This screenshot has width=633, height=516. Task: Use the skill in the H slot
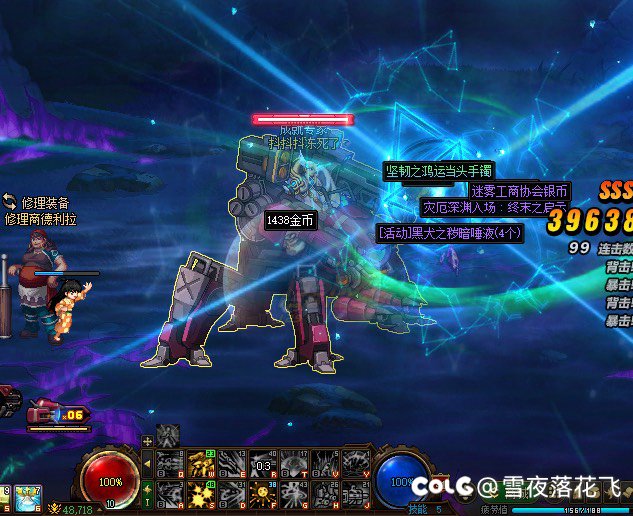[325, 493]
